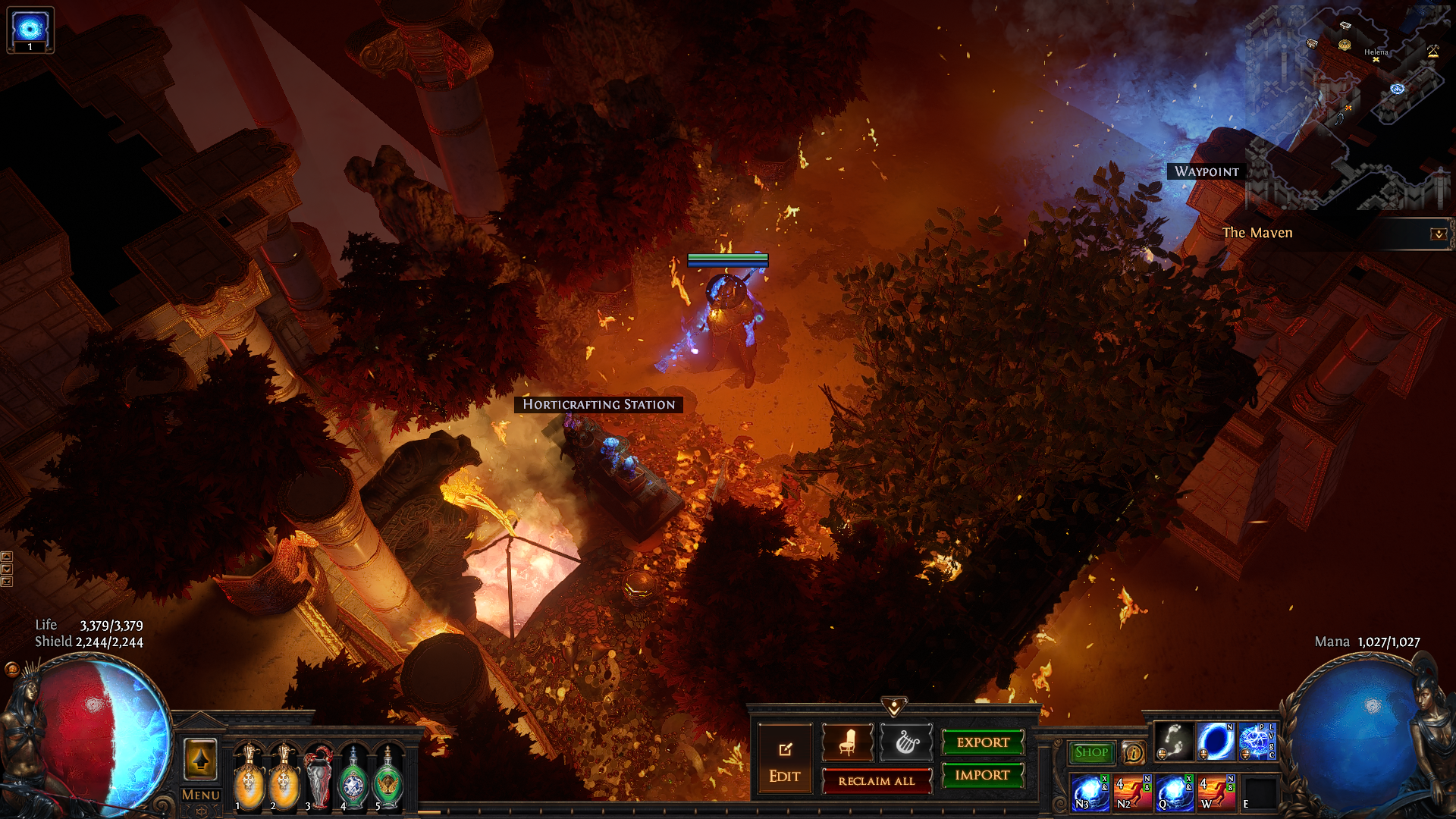
Task: Select the lyre music icon
Action: [906, 742]
